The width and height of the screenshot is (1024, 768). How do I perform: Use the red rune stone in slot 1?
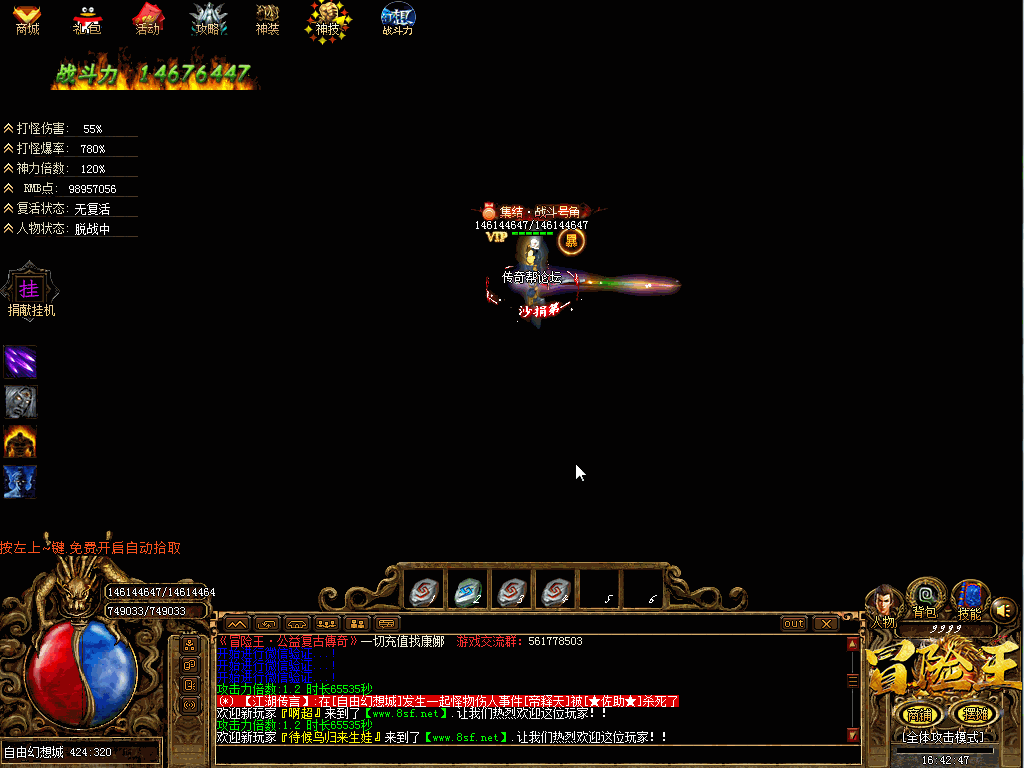pyautogui.click(x=424, y=592)
